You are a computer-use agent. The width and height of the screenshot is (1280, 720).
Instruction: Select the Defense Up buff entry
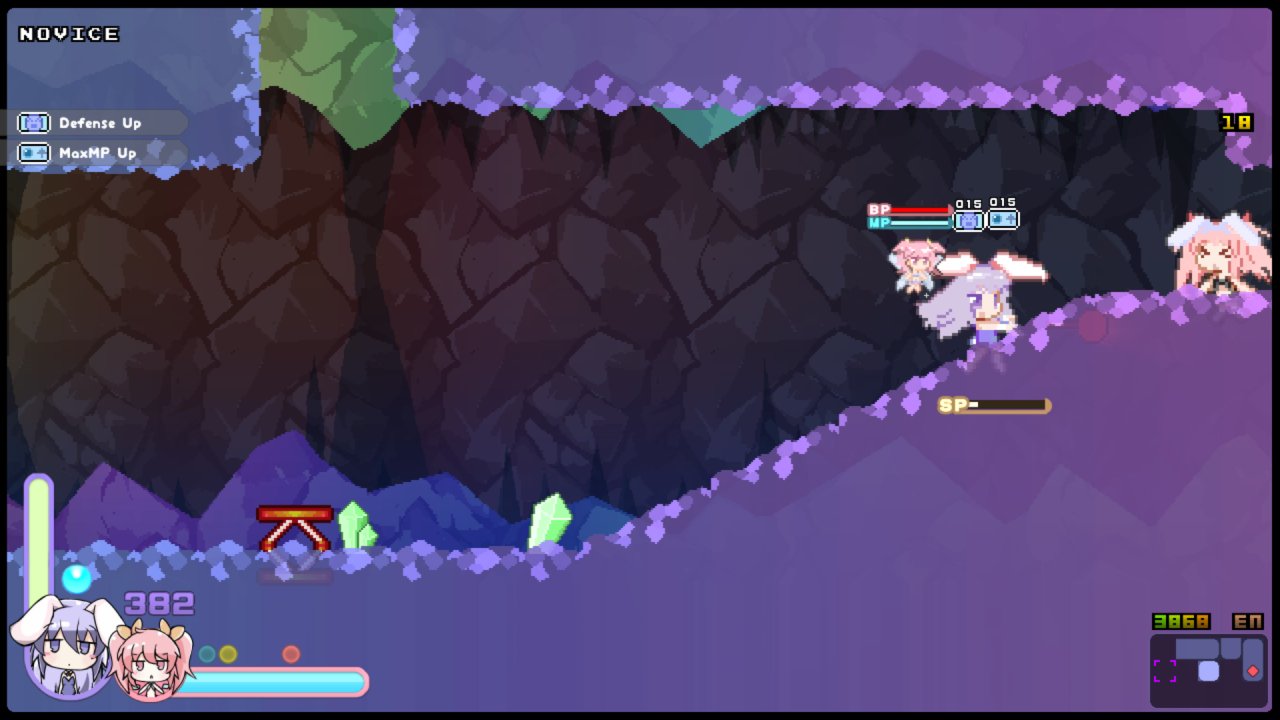coord(96,123)
